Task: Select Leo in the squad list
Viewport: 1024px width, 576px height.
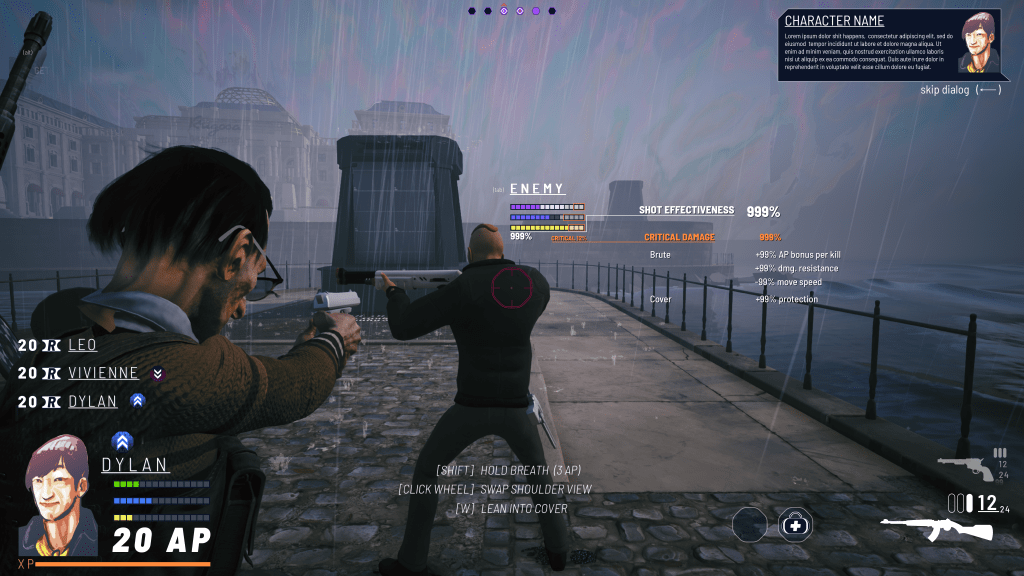Action: pyautogui.click(x=85, y=346)
